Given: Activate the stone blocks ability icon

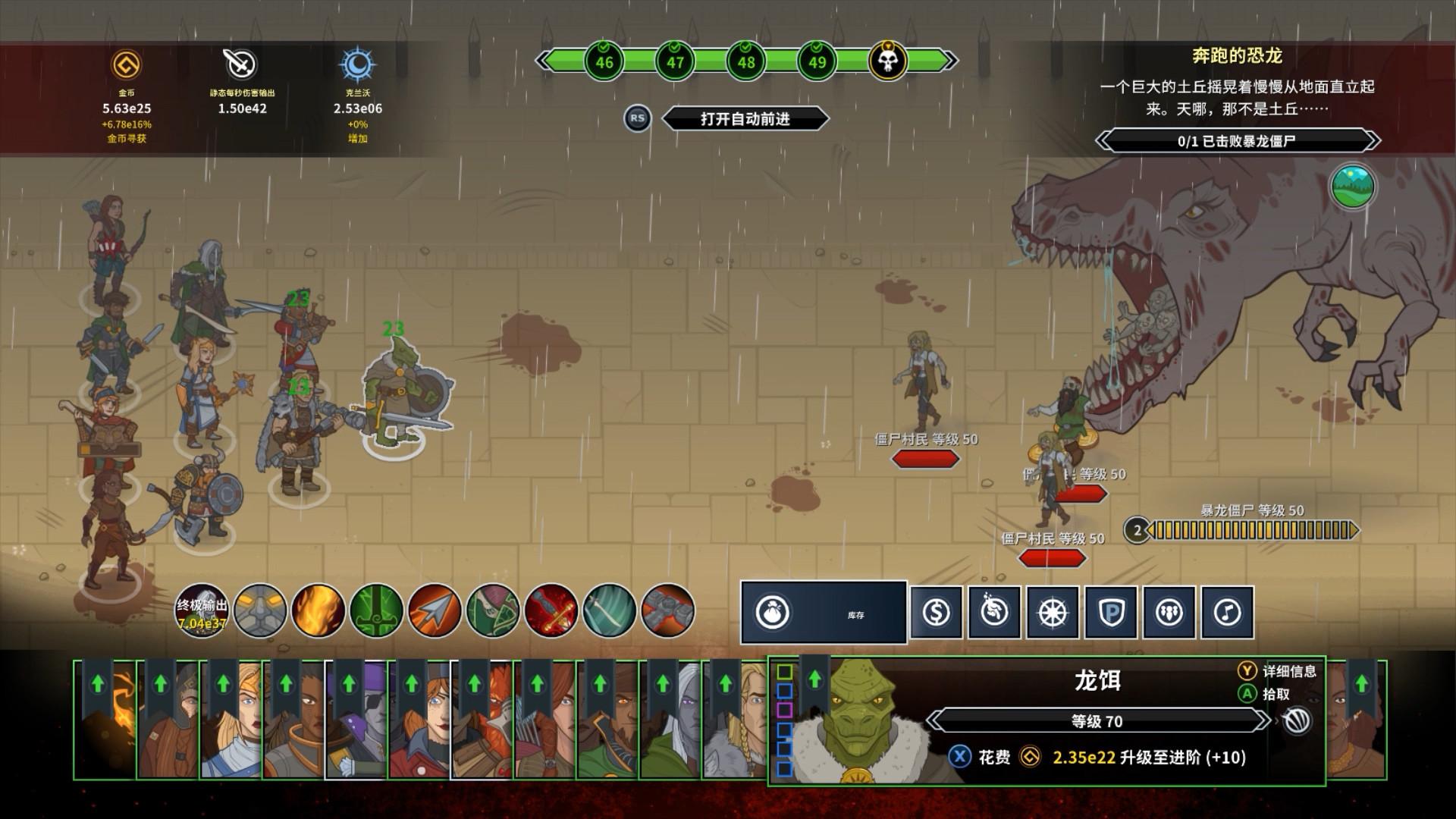Looking at the screenshot, I should click(x=667, y=610).
